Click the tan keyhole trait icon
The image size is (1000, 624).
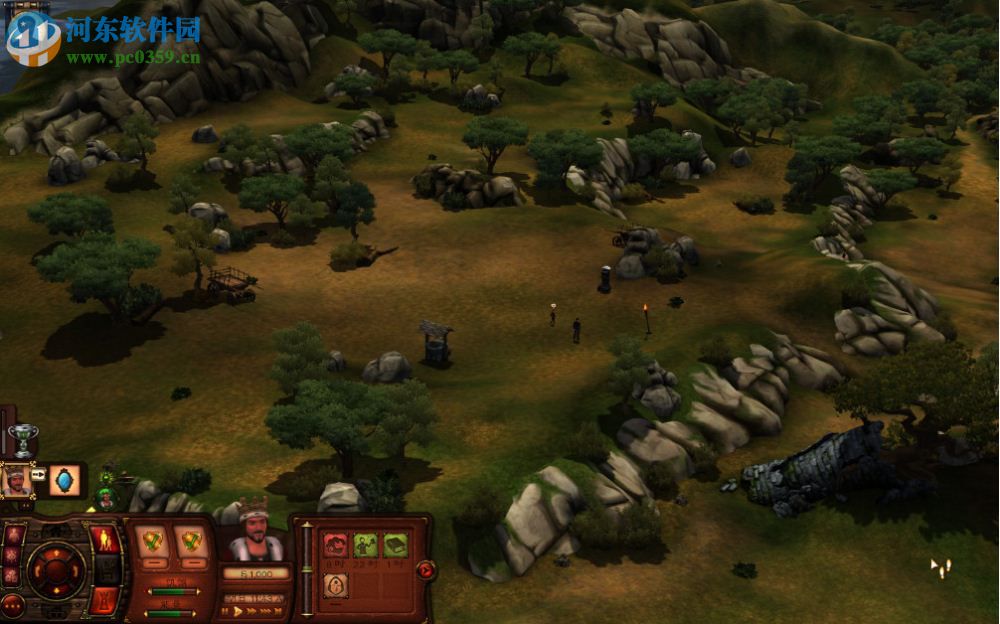coord(336,587)
